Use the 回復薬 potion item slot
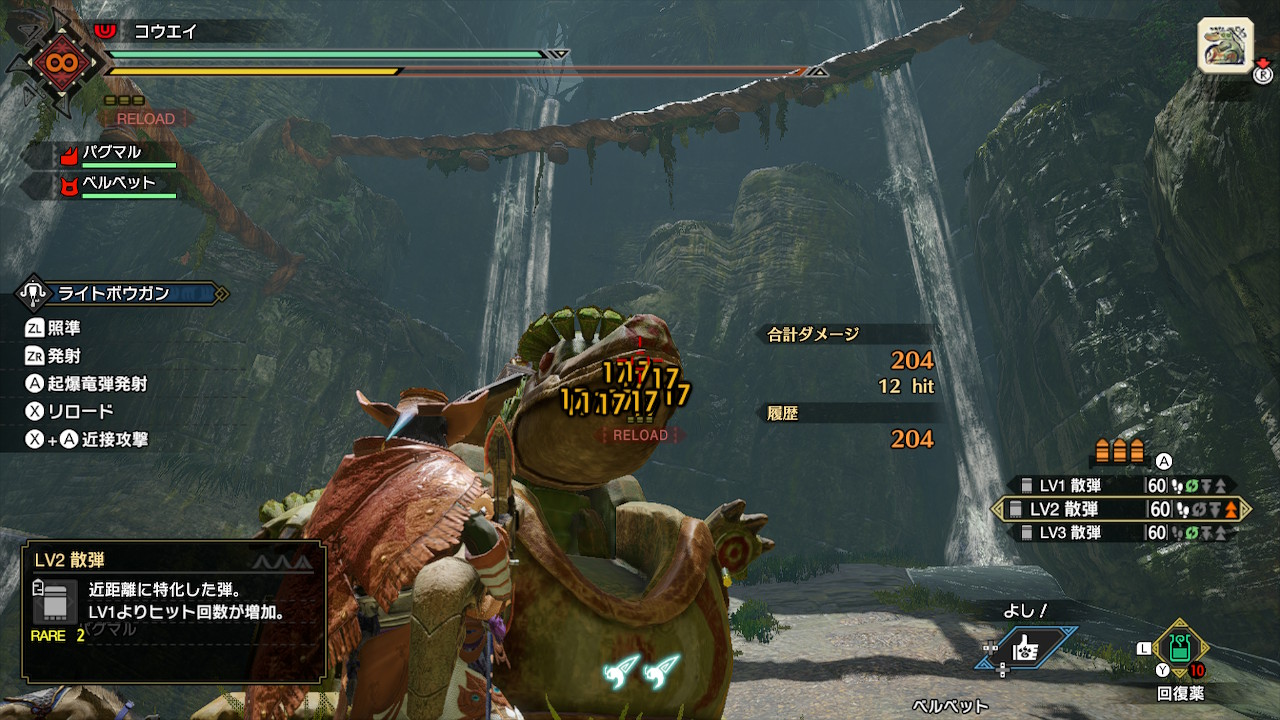This screenshot has height=720, width=1280. [x=1180, y=649]
